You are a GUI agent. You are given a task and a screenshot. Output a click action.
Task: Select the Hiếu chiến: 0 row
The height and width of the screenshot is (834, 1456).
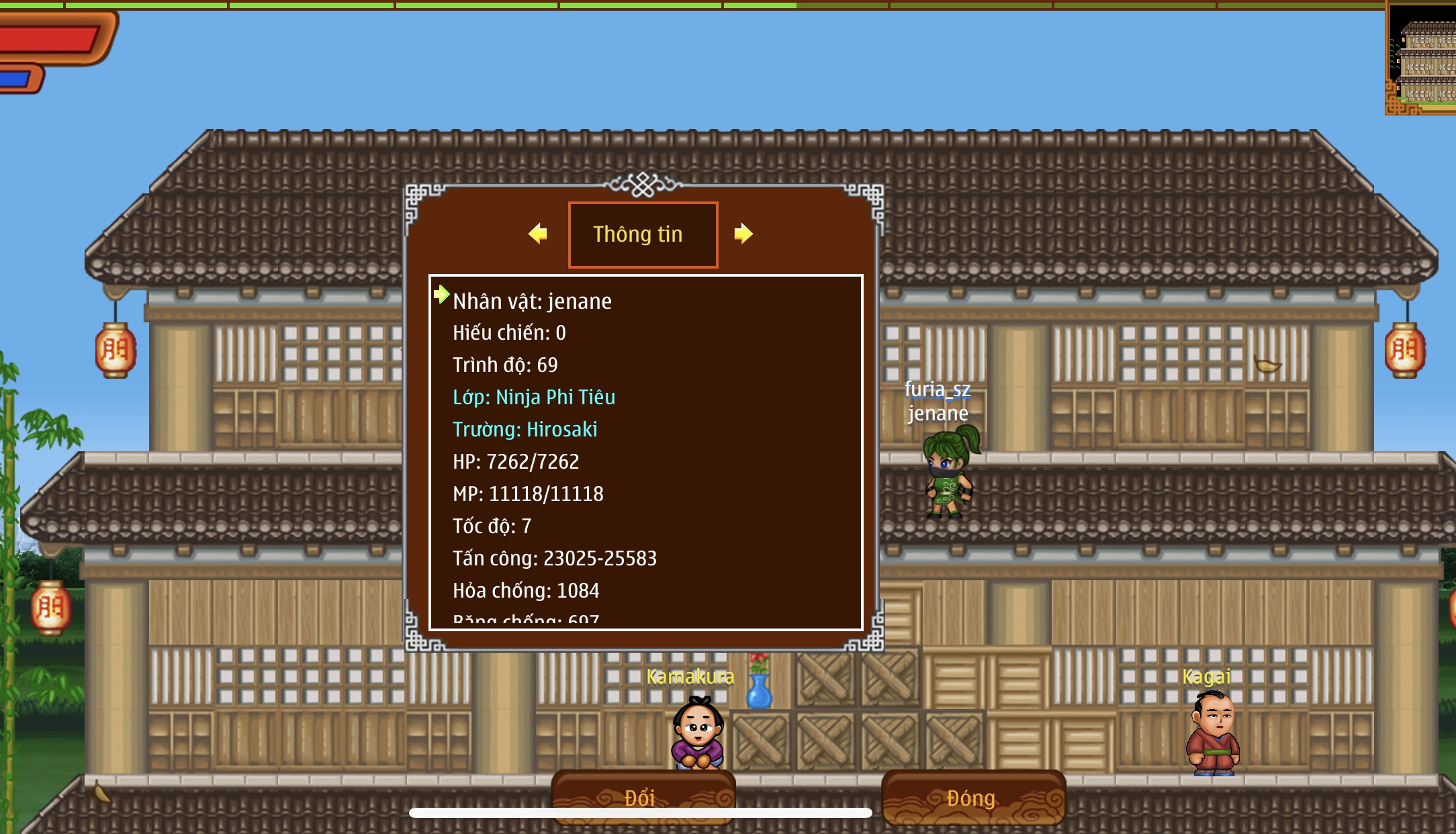pyautogui.click(x=509, y=332)
